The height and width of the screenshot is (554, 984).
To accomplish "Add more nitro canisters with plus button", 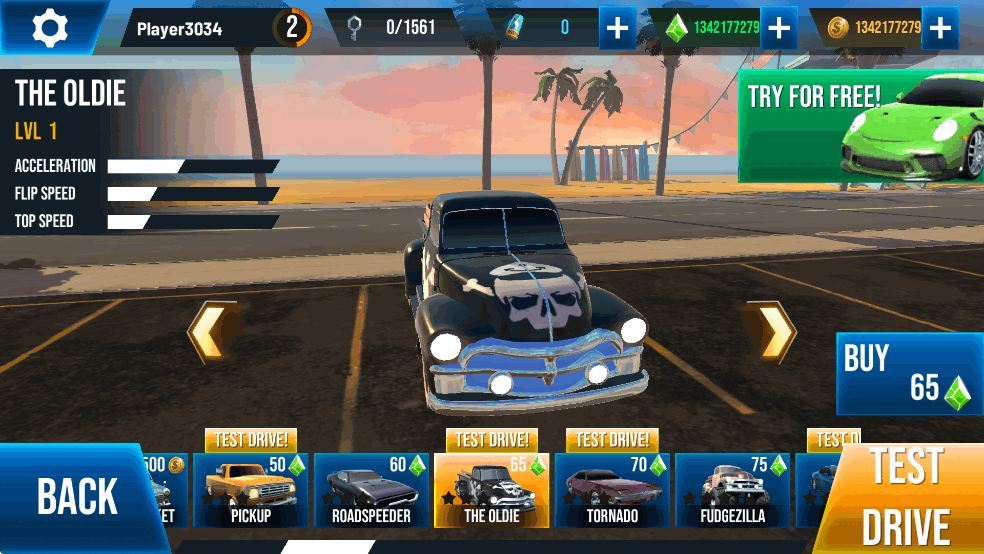I will click(618, 28).
